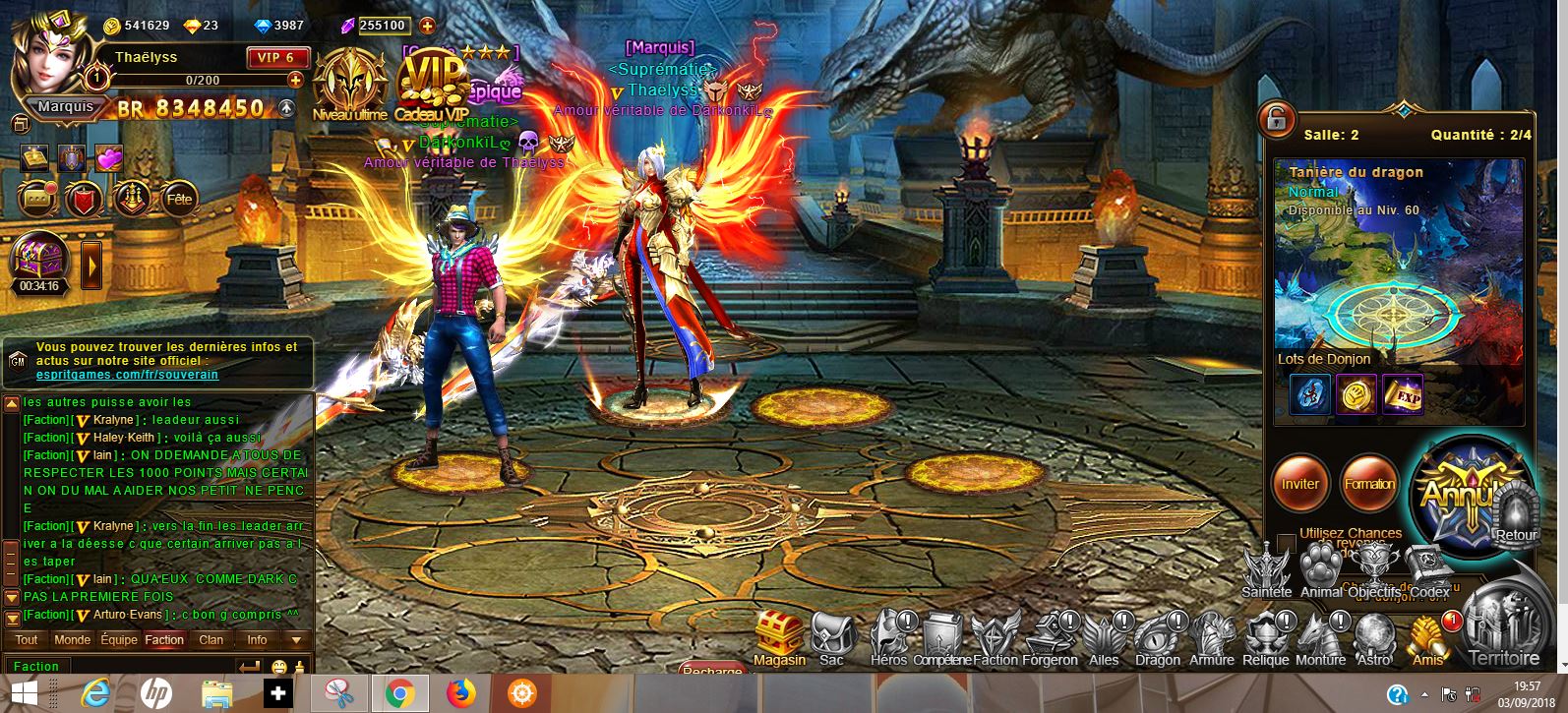Open the Formation button

[x=1369, y=484]
